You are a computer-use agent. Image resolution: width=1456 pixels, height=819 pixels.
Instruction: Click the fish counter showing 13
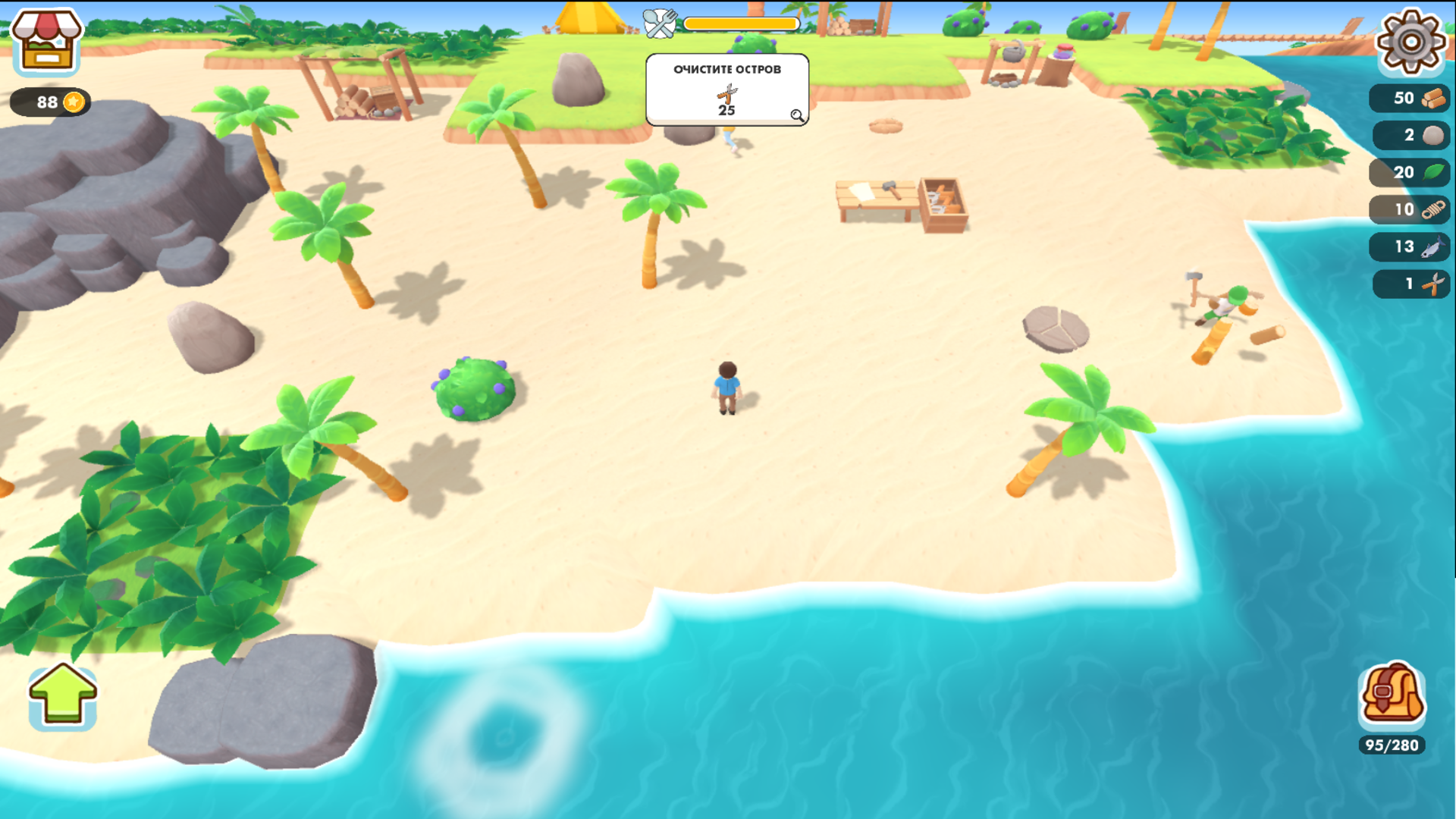(1408, 246)
